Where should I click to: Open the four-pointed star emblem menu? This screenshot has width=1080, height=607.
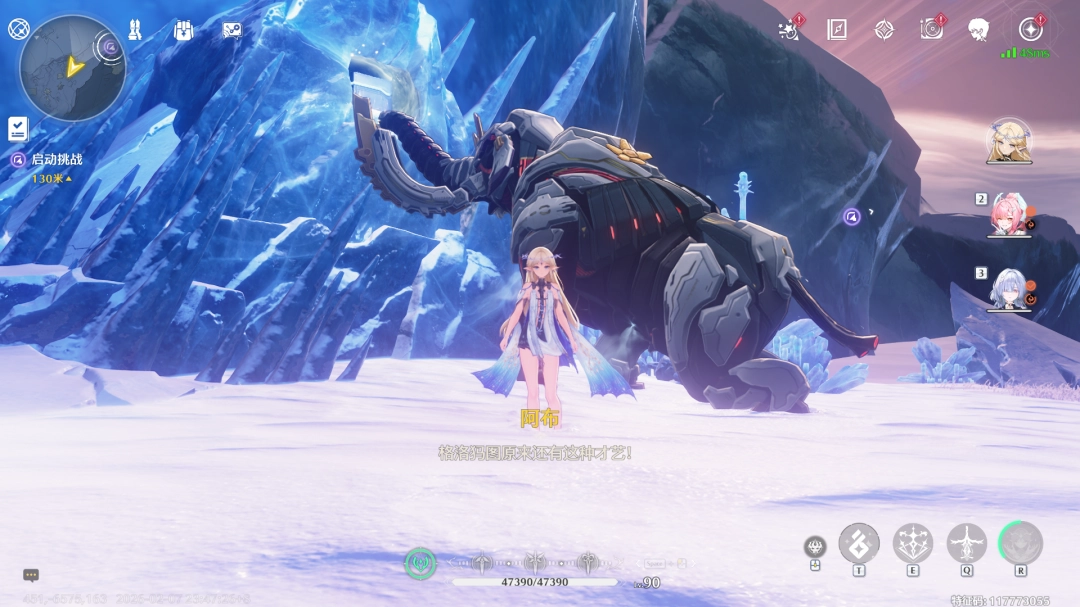(884, 30)
